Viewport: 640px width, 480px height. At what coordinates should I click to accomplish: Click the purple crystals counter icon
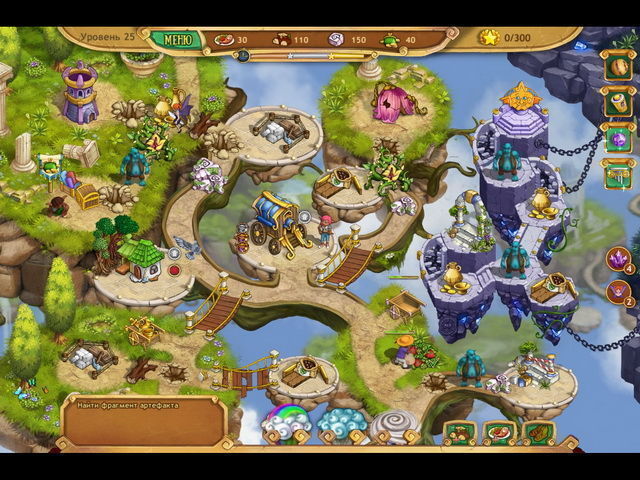click(x=619, y=258)
